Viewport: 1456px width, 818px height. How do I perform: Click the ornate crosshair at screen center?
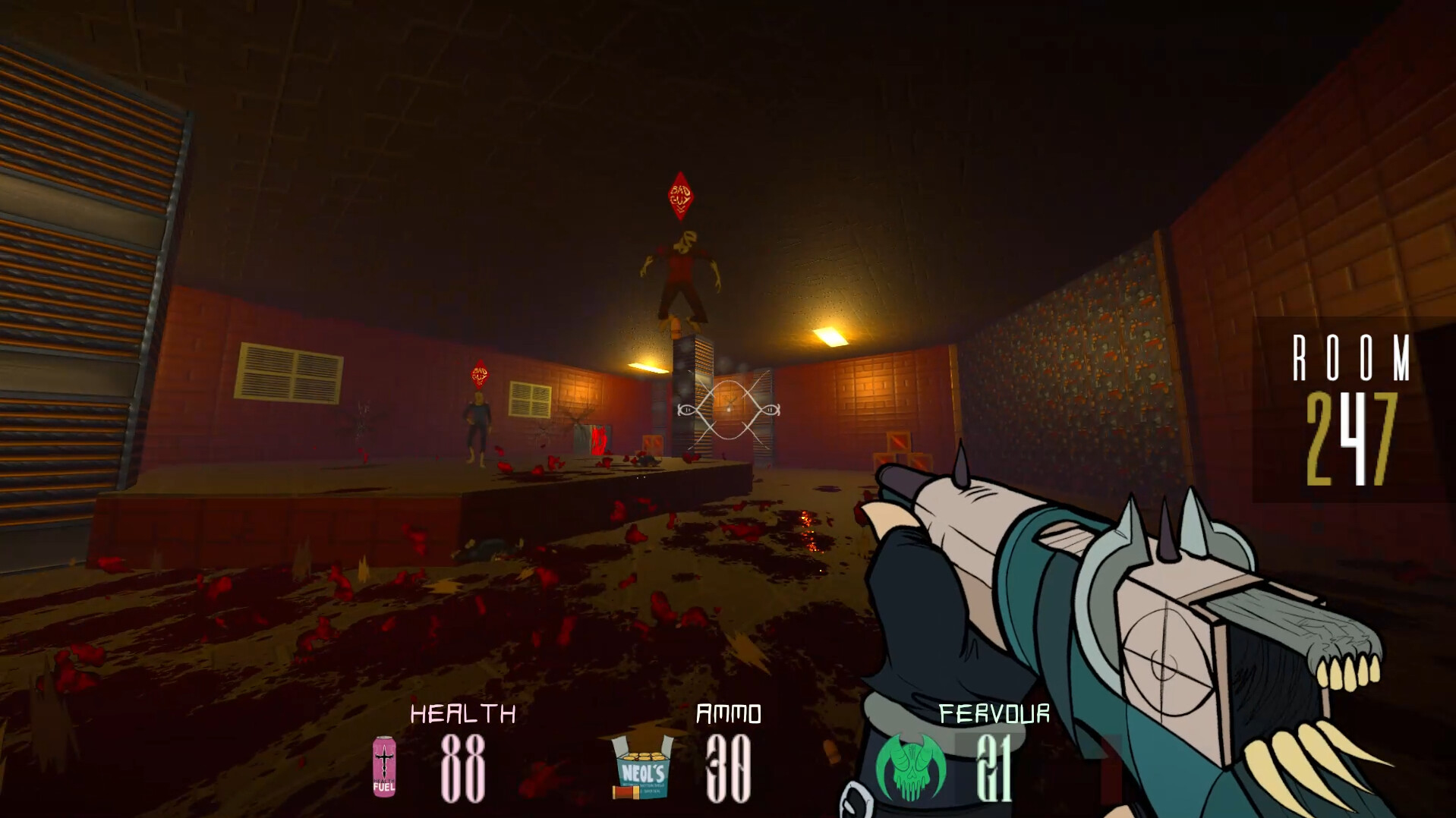[x=727, y=410]
